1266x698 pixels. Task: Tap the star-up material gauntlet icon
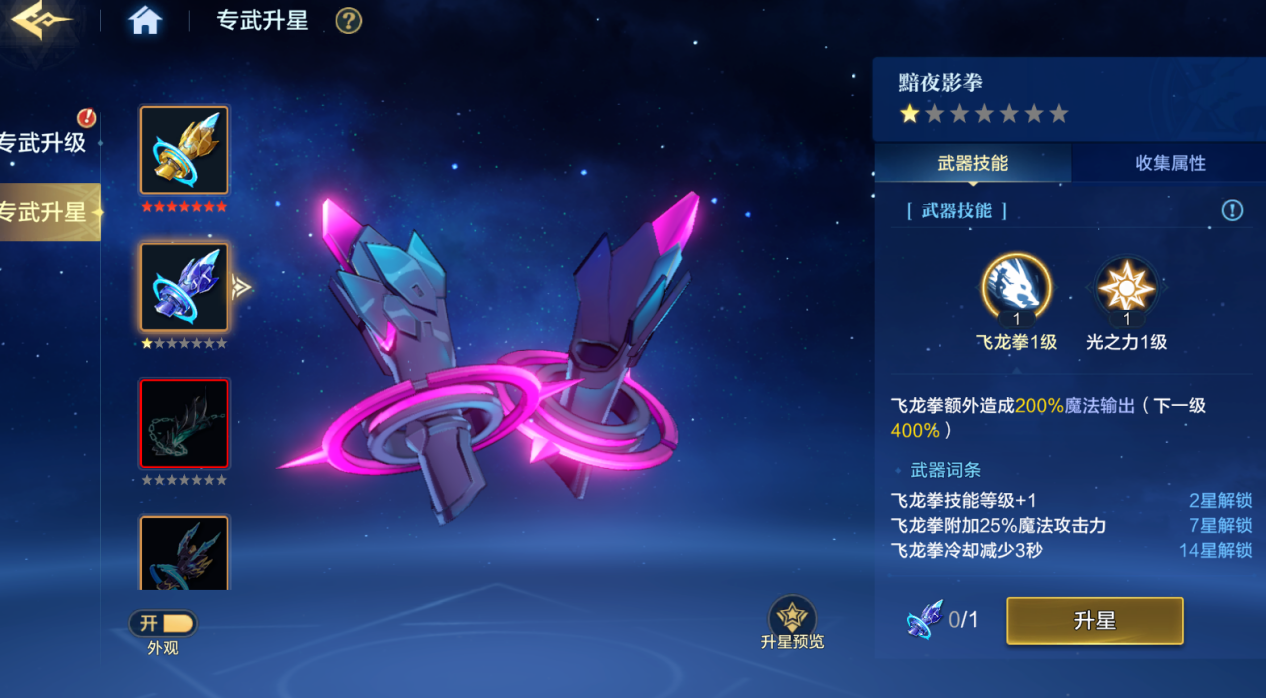point(924,620)
